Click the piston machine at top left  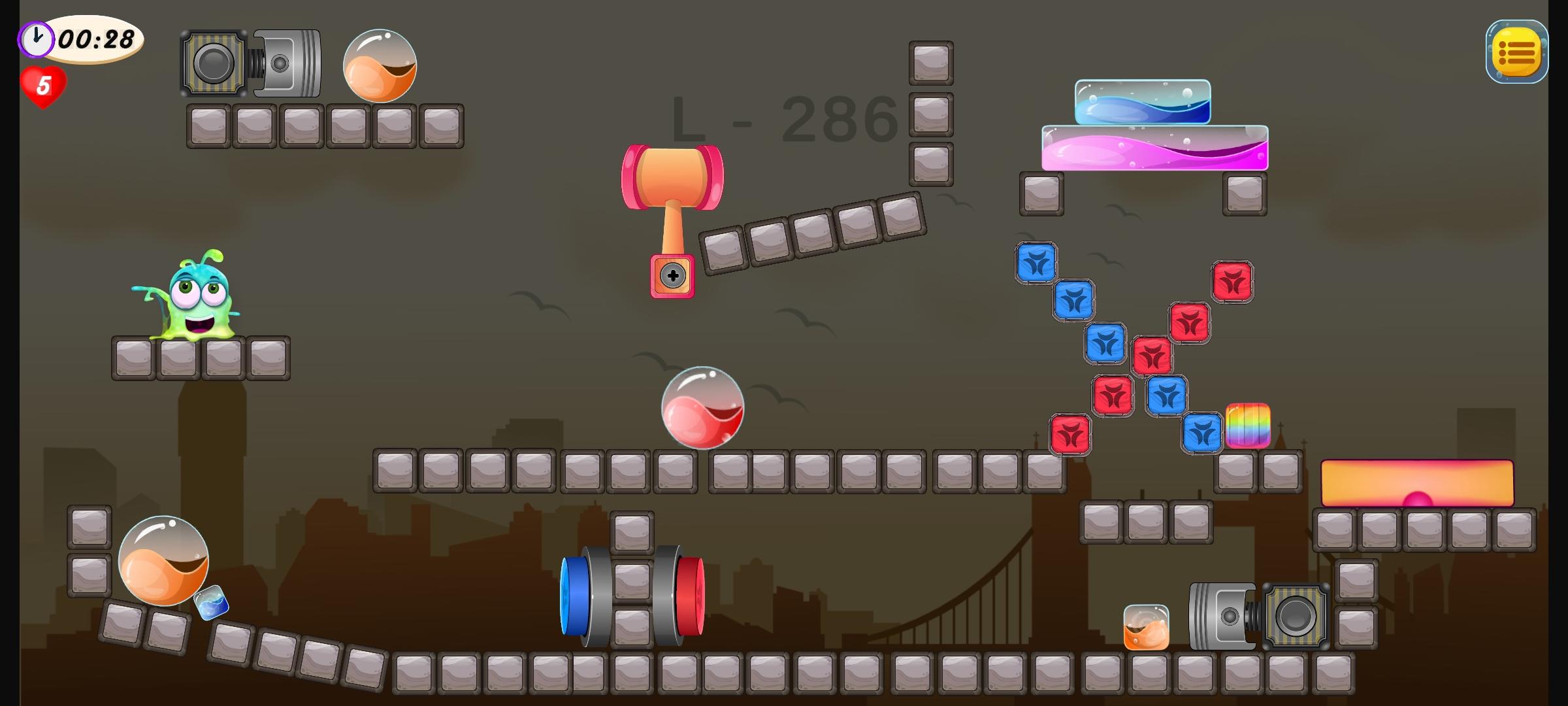point(250,62)
